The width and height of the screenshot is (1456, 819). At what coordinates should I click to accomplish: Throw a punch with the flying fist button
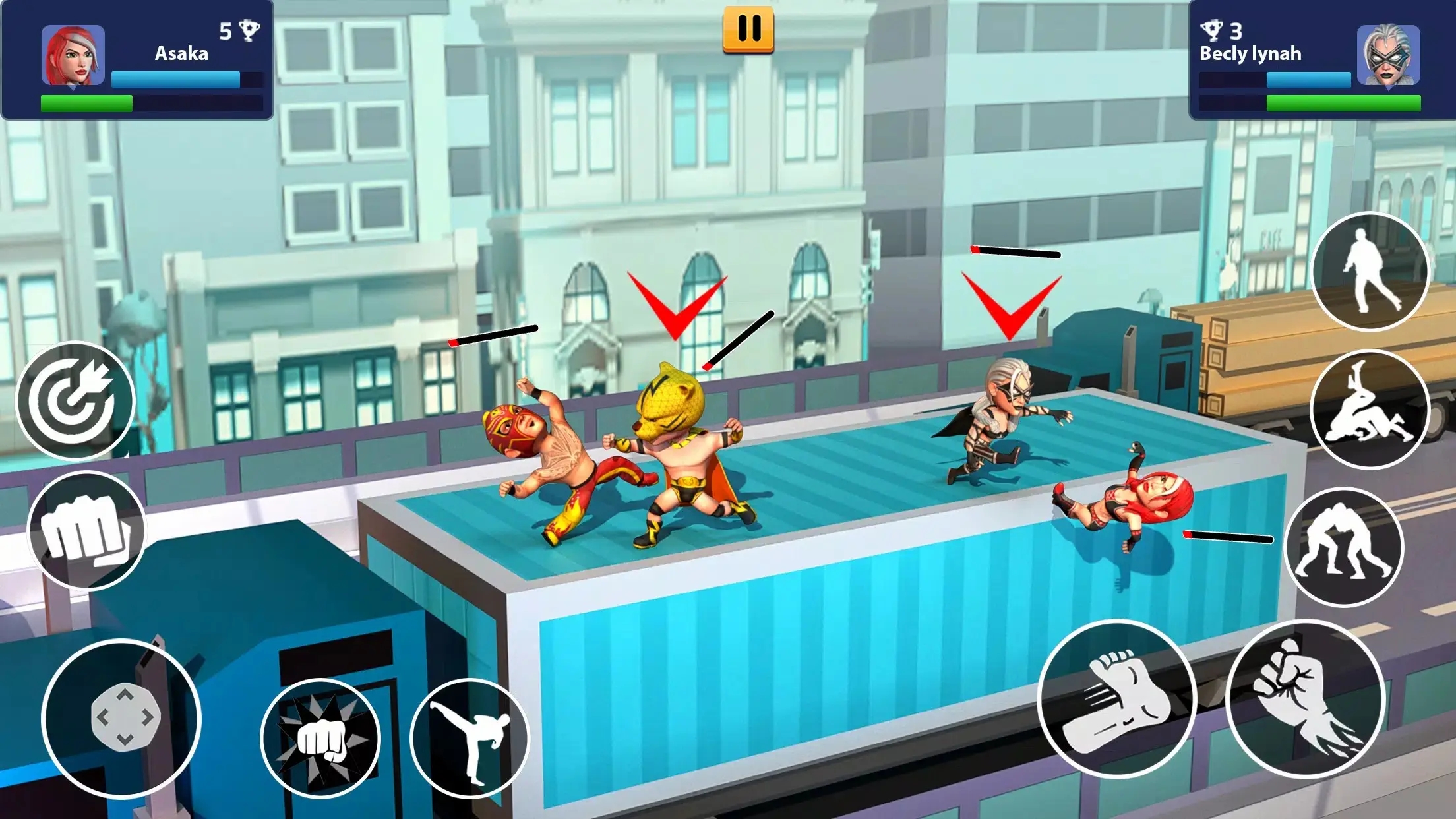1306,699
